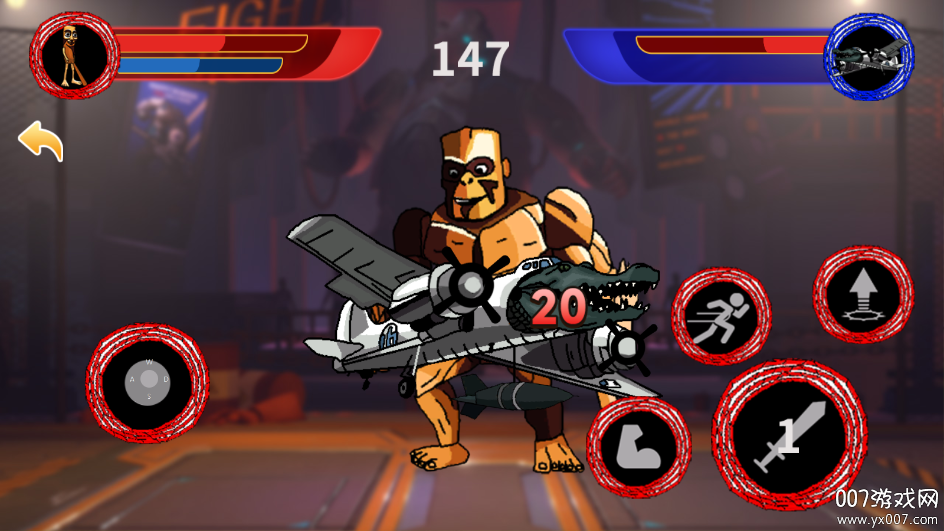Activate the sword attack button
This screenshot has height=531, width=944.
click(x=789, y=437)
